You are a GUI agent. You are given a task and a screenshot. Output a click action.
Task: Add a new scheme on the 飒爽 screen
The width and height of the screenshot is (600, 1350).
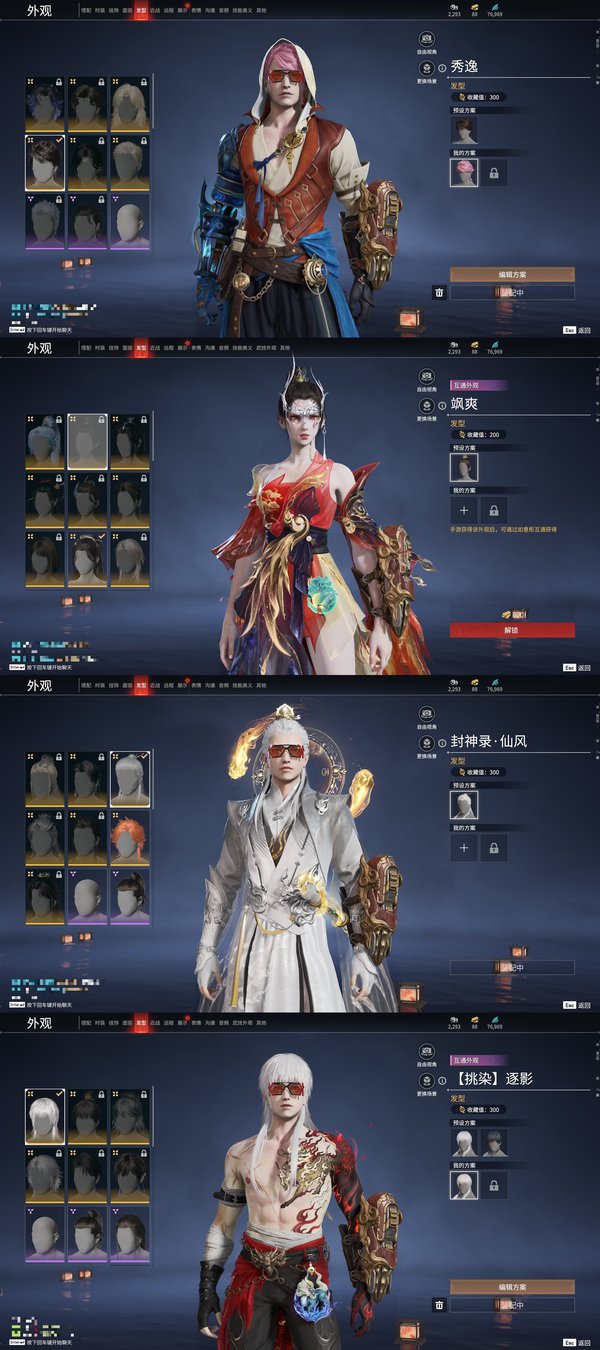463,510
